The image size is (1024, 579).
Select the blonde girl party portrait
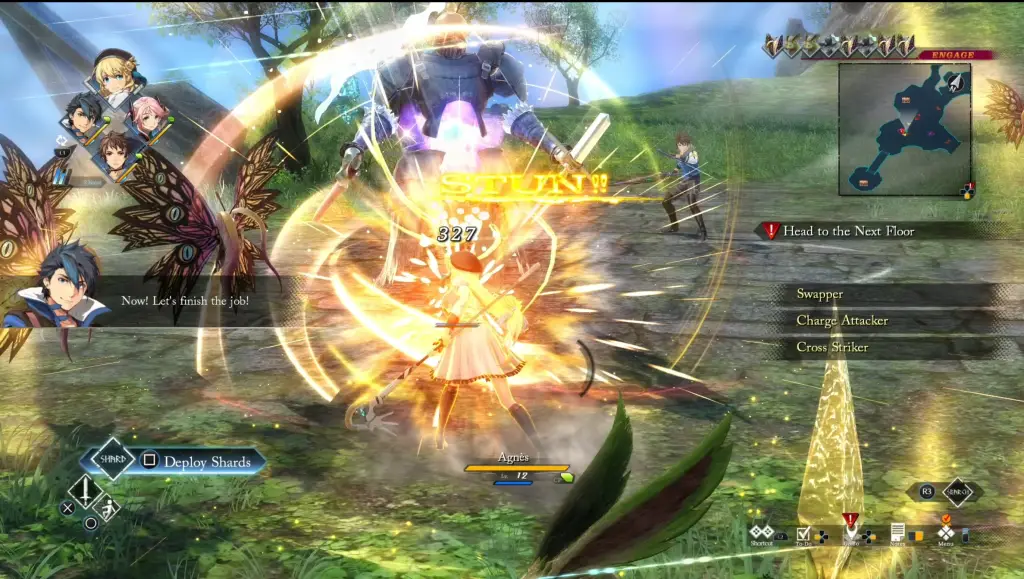113,73
